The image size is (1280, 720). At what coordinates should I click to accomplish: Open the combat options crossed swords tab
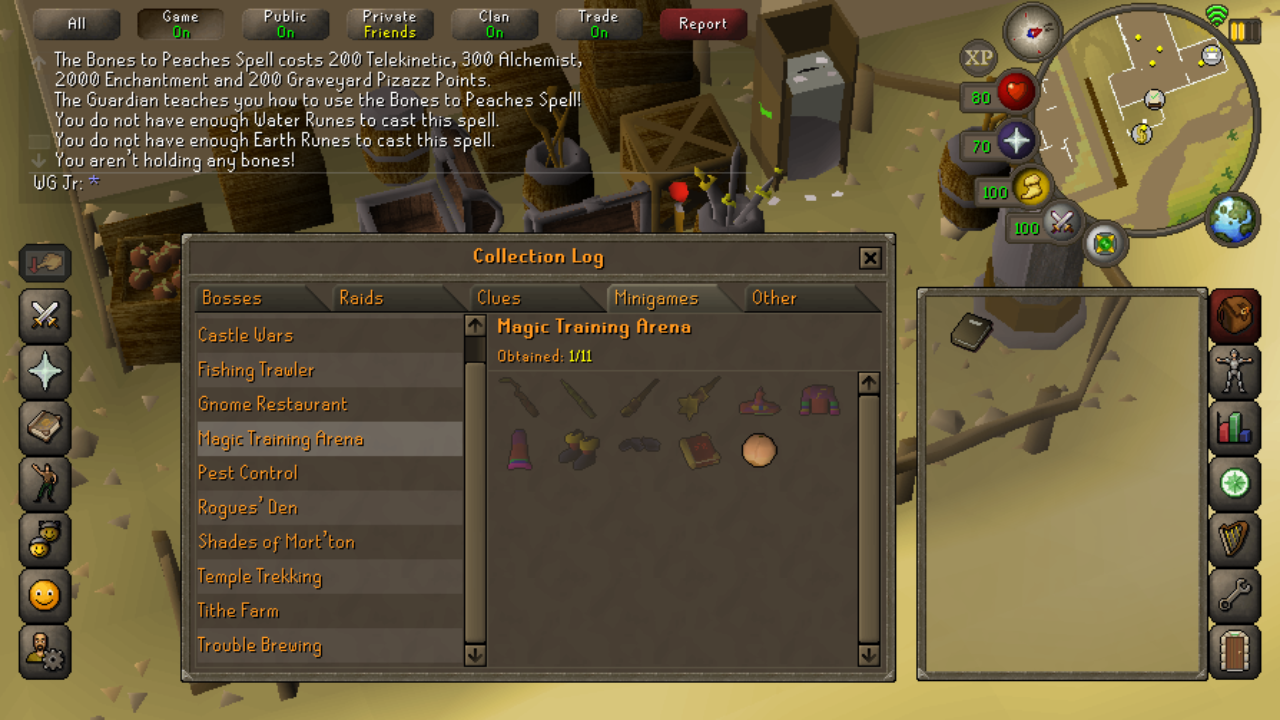click(x=45, y=317)
